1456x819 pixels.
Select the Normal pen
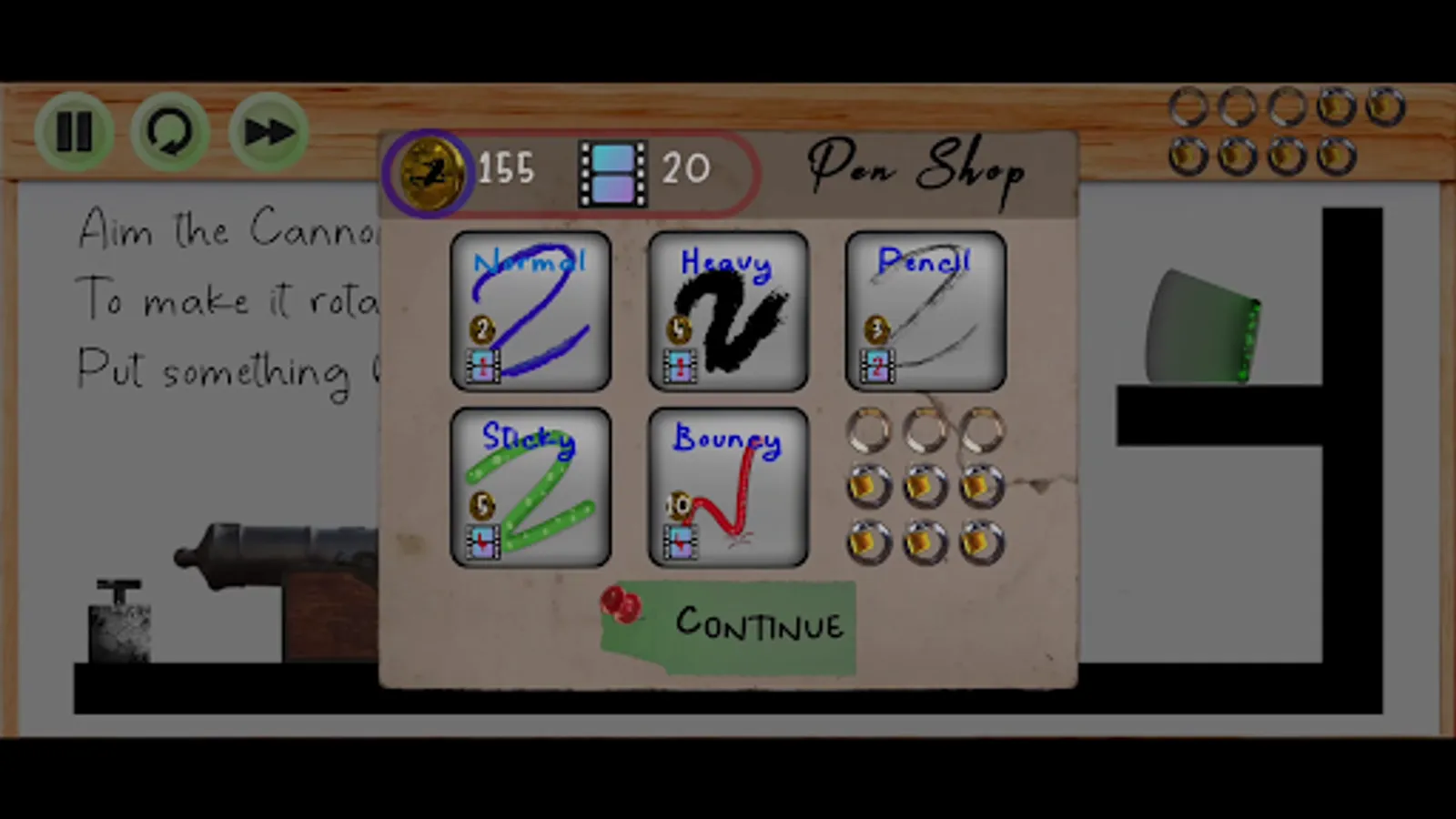click(x=531, y=311)
